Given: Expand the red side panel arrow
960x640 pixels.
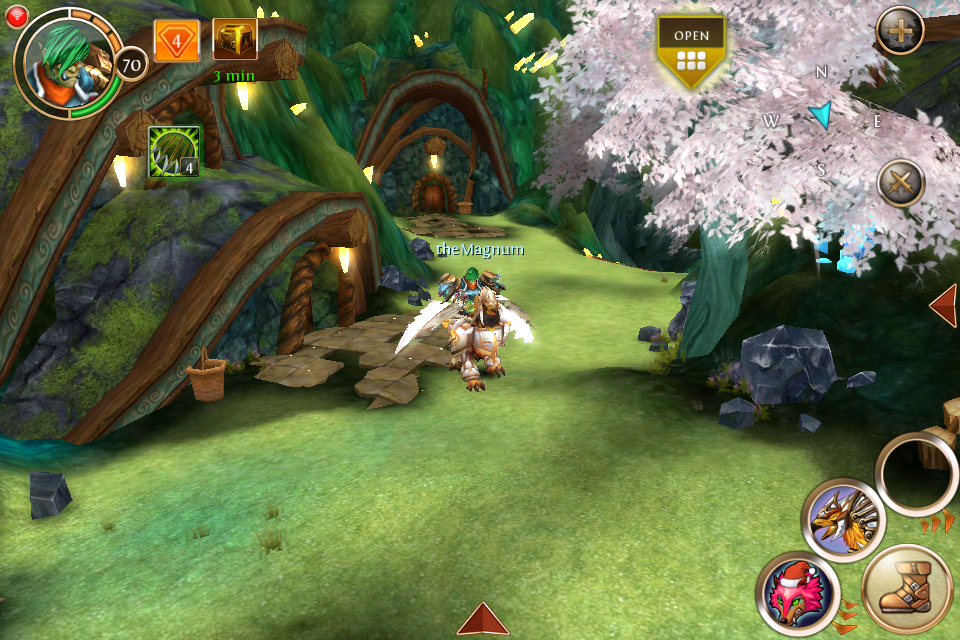Looking at the screenshot, I should tap(944, 305).
